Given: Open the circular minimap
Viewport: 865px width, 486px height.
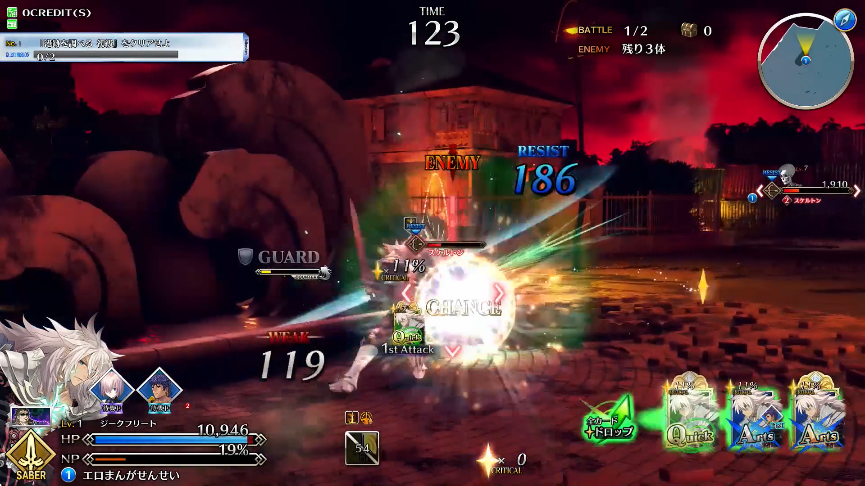Looking at the screenshot, I should coord(805,63).
